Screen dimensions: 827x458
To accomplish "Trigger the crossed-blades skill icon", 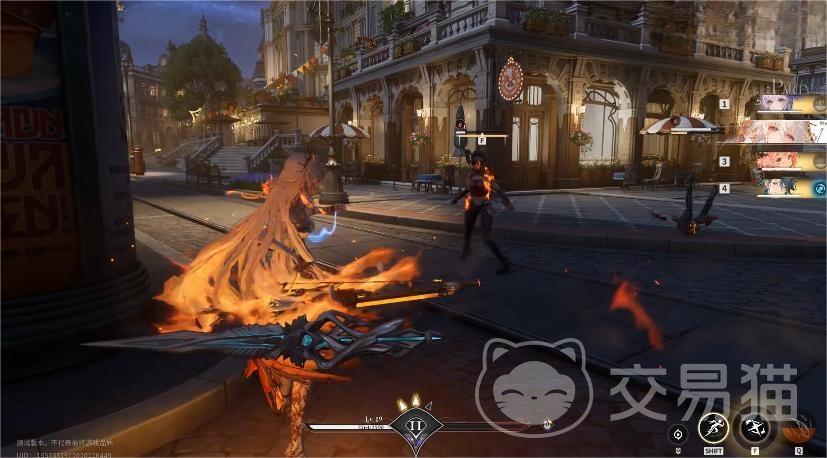I will (753, 428).
